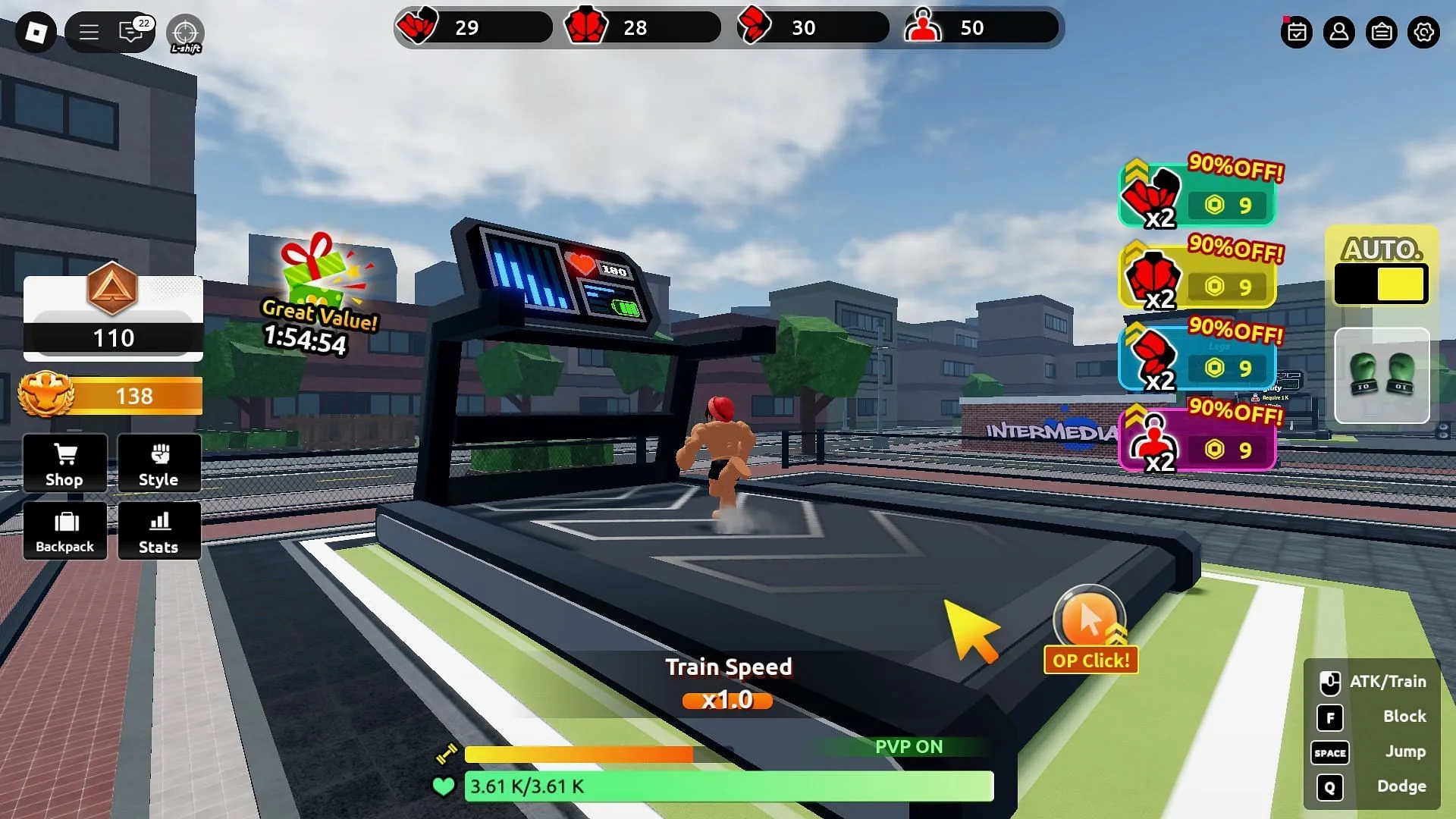Open daily rewards calendar icon top right

pyautogui.click(x=1298, y=33)
